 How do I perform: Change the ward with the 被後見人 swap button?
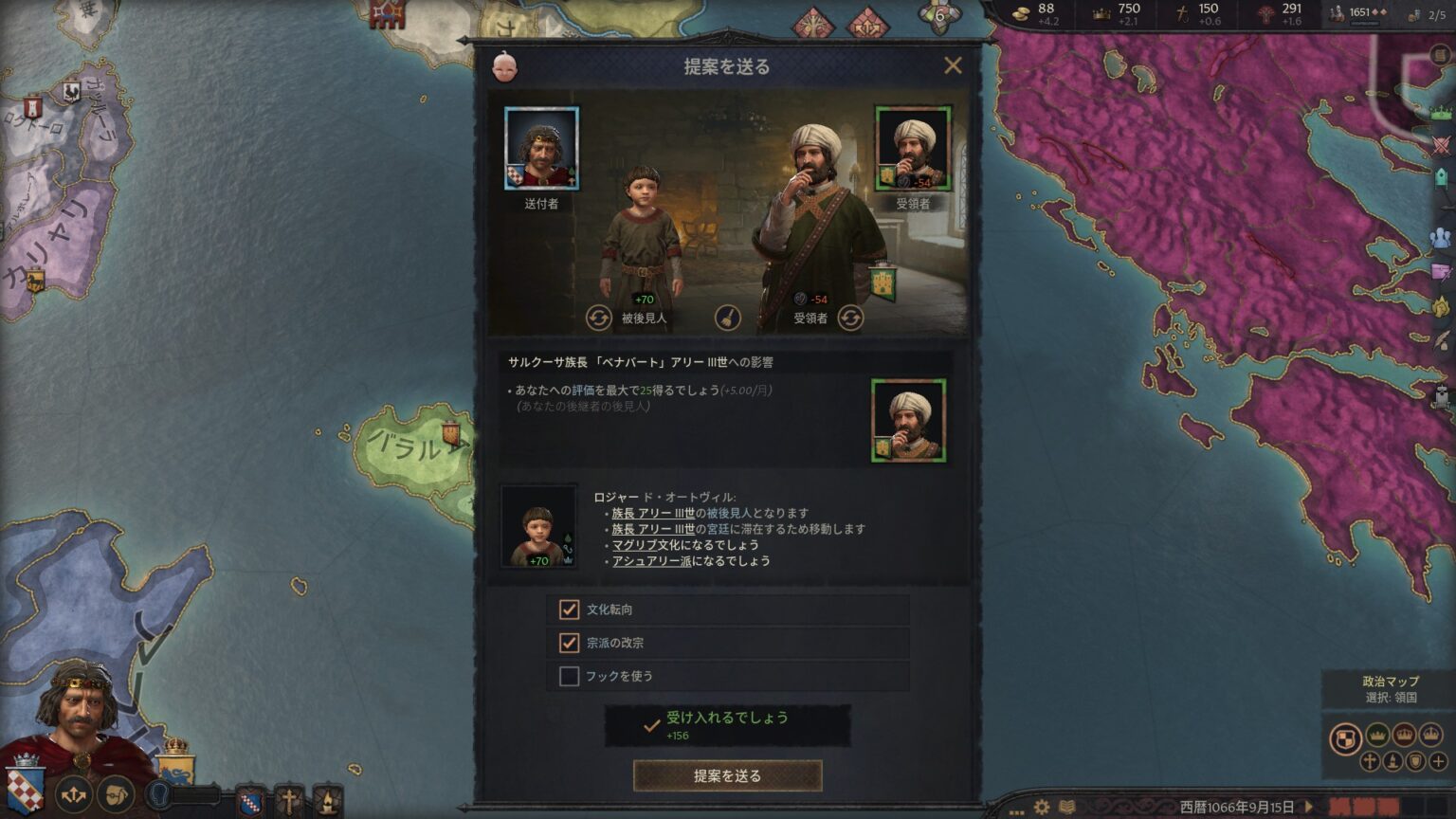coord(598,318)
